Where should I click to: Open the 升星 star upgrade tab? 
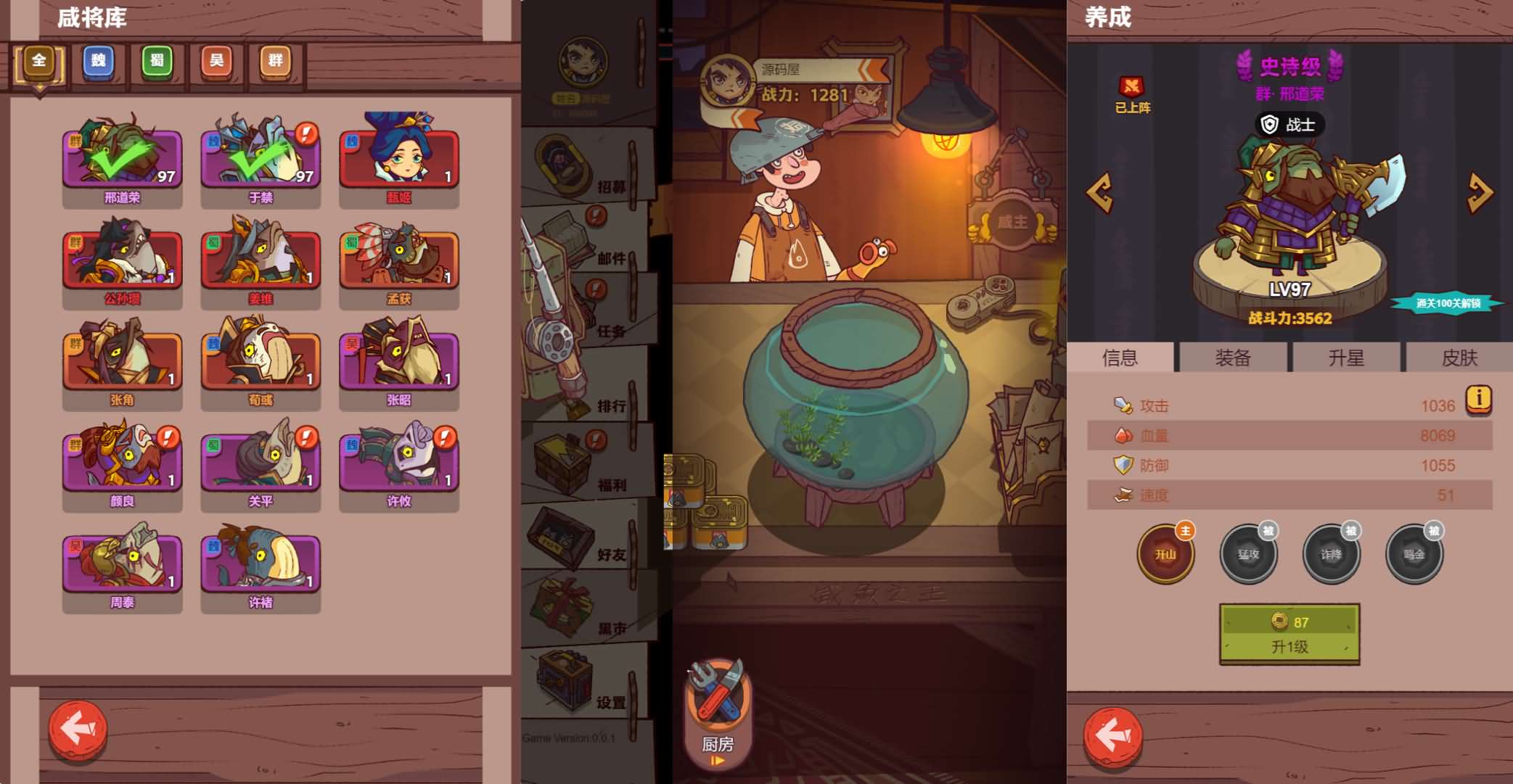point(1346,358)
